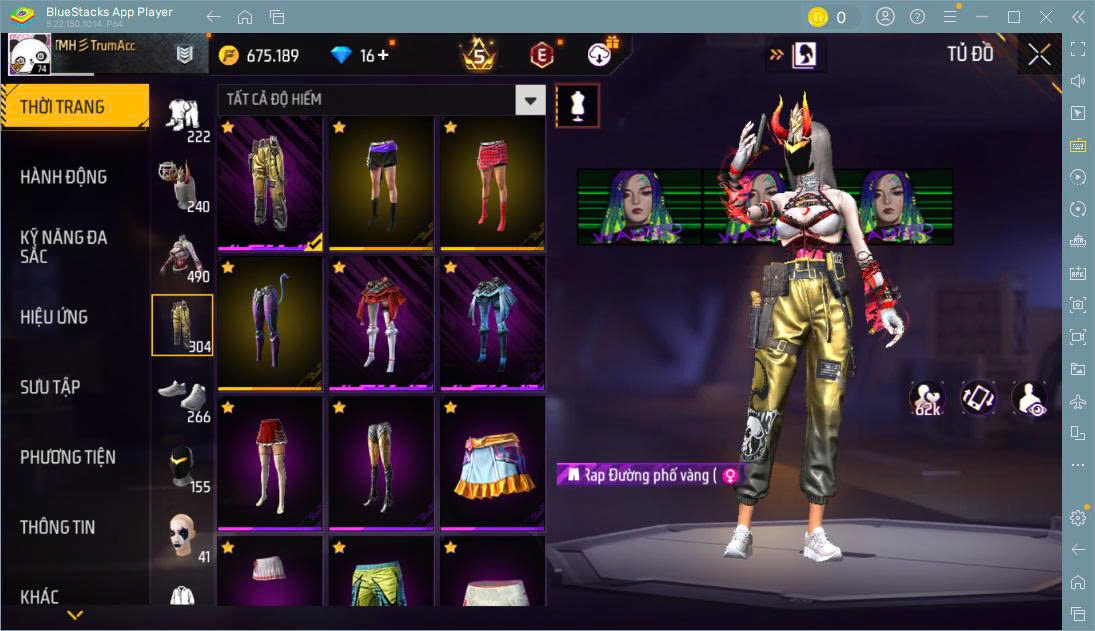
Task: Close the wardrobe with the X button
Action: tap(1039, 55)
